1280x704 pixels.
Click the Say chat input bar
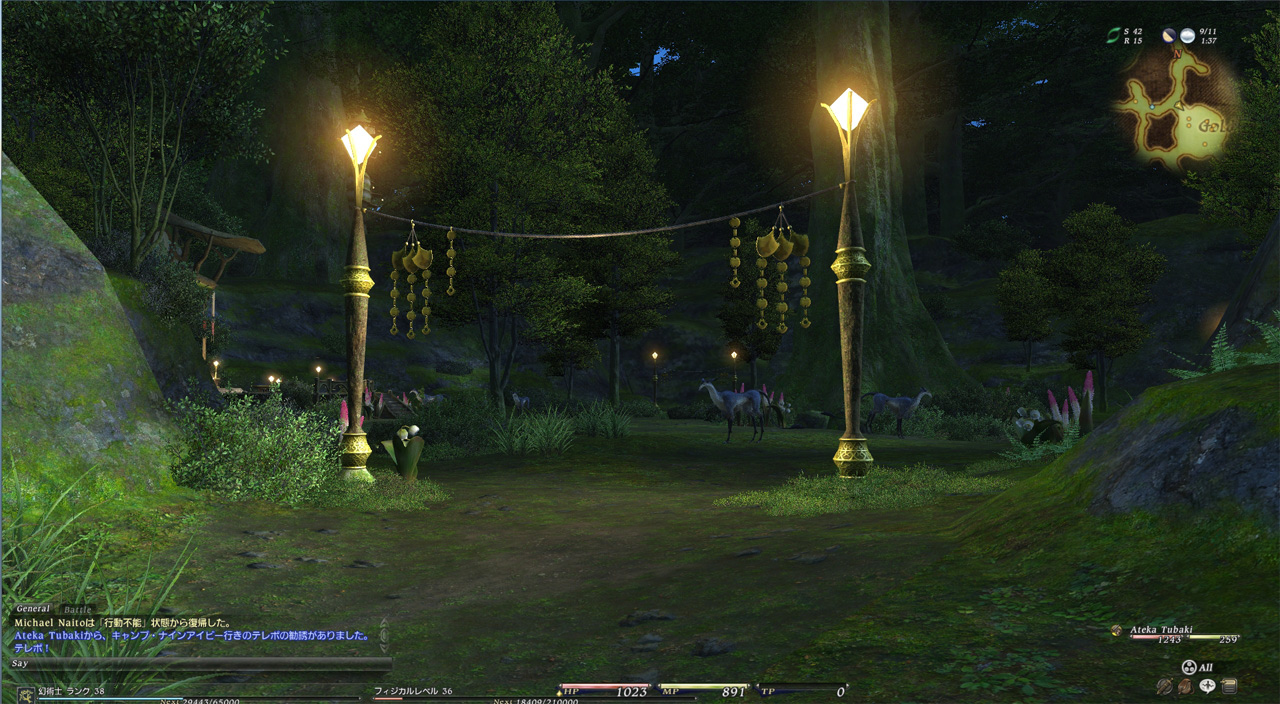coord(200,663)
